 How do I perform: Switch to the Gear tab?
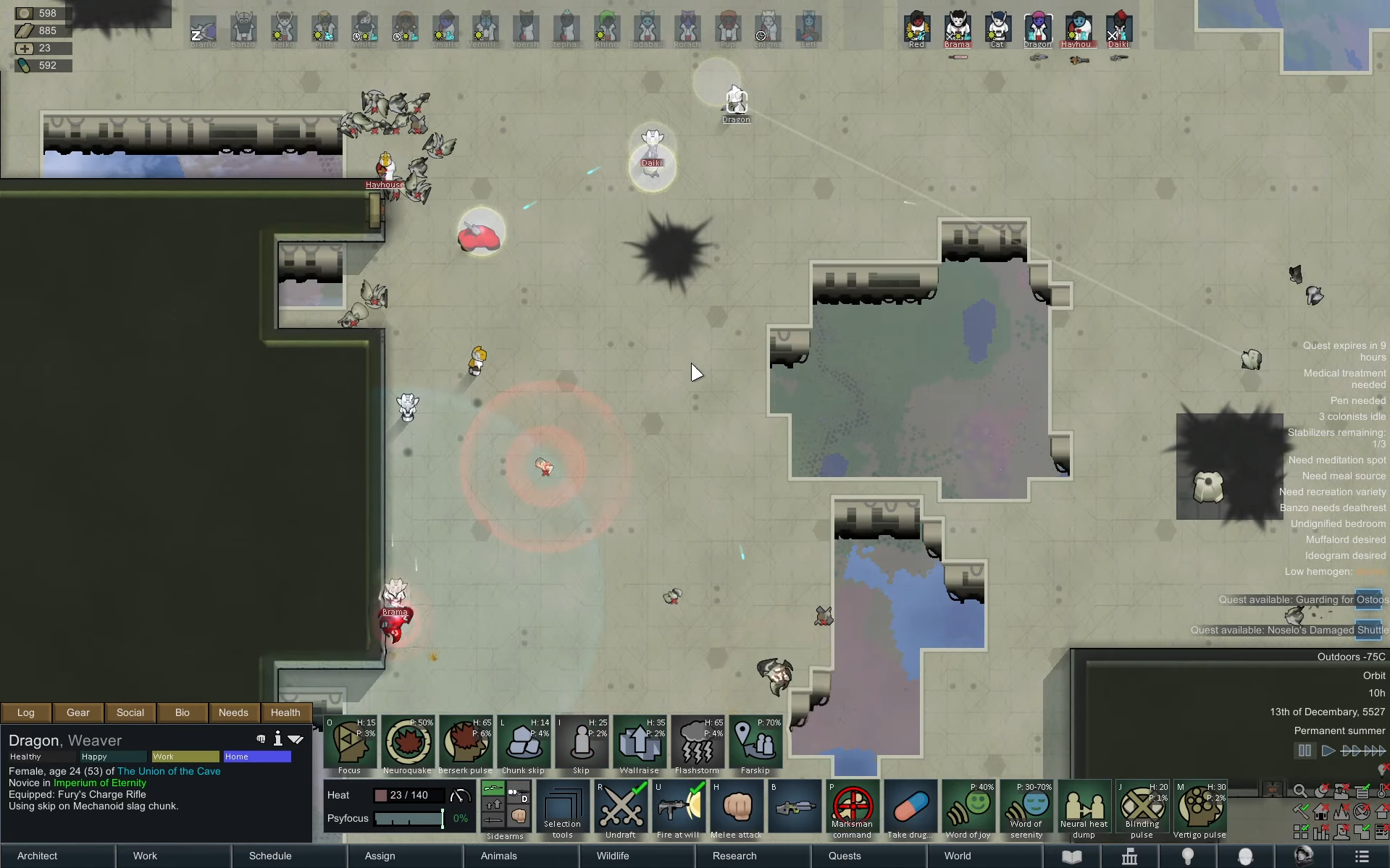click(78, 712)
